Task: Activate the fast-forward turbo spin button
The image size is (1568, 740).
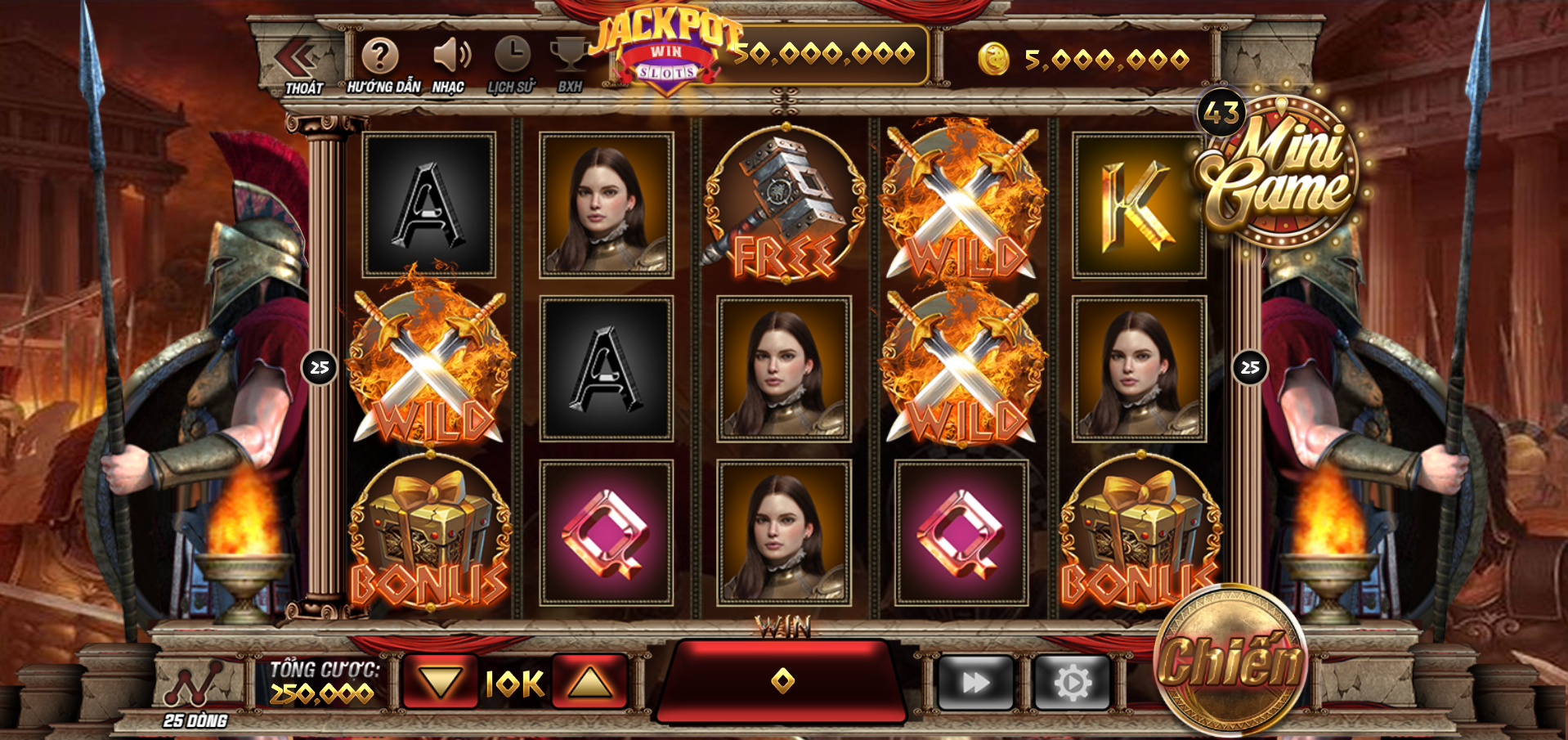Action: point(976,682)
